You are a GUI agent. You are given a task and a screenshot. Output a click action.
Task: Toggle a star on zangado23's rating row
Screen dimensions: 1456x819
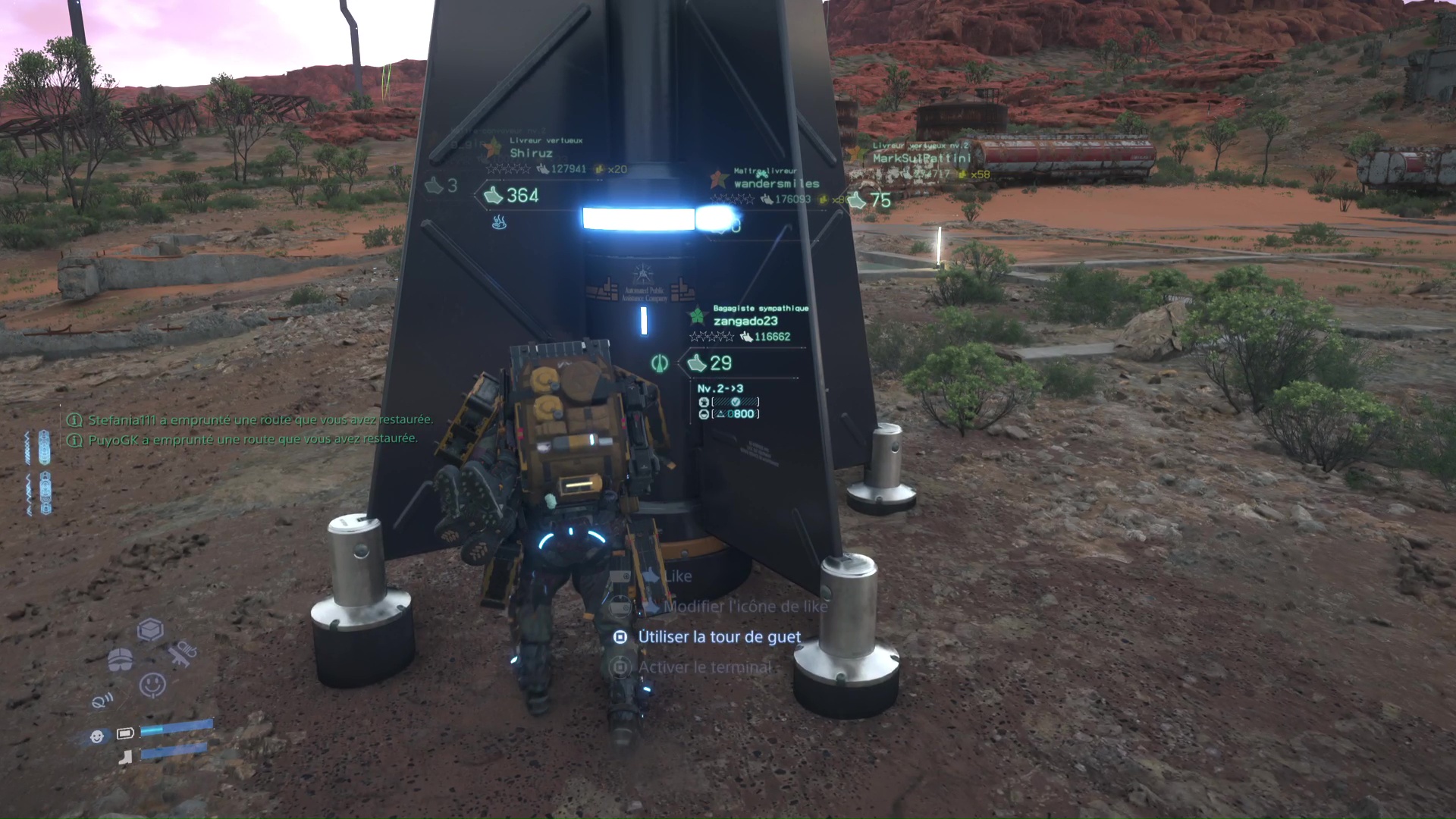coord(711,335)
